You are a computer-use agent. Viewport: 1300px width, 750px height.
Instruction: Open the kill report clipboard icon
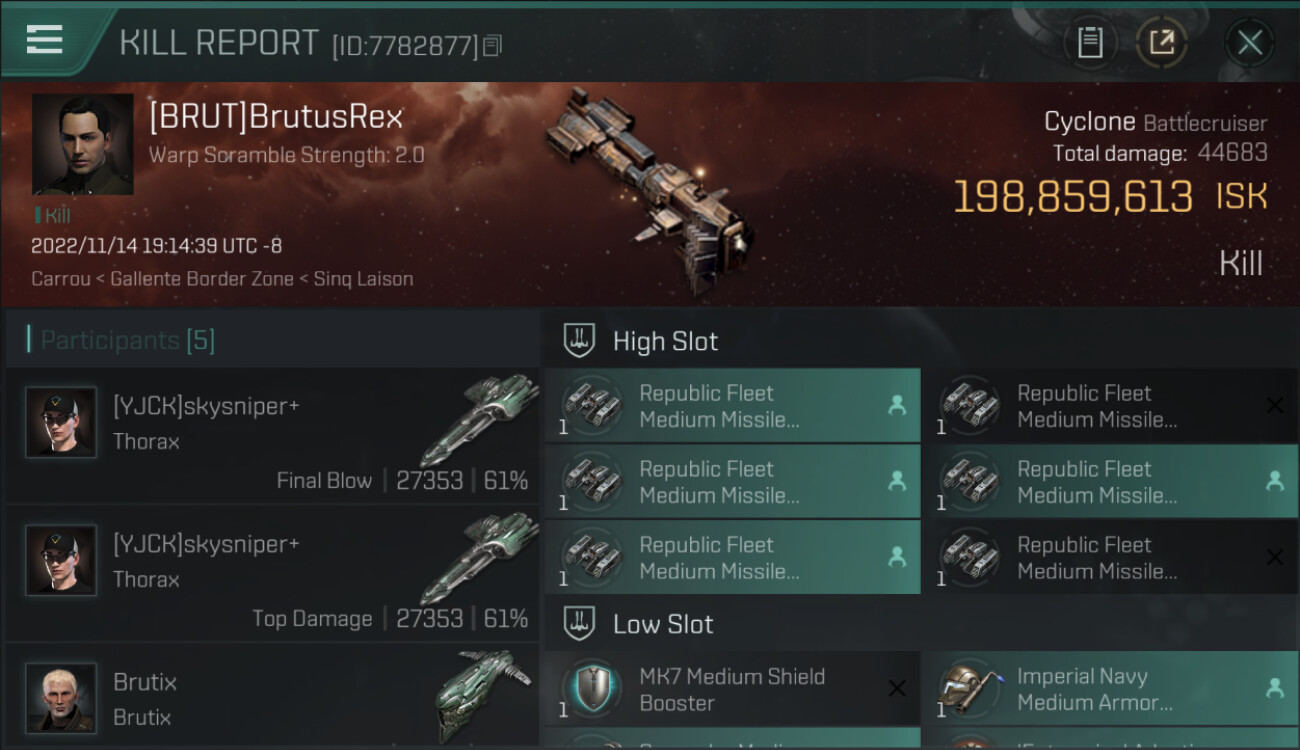[1090, 43]
